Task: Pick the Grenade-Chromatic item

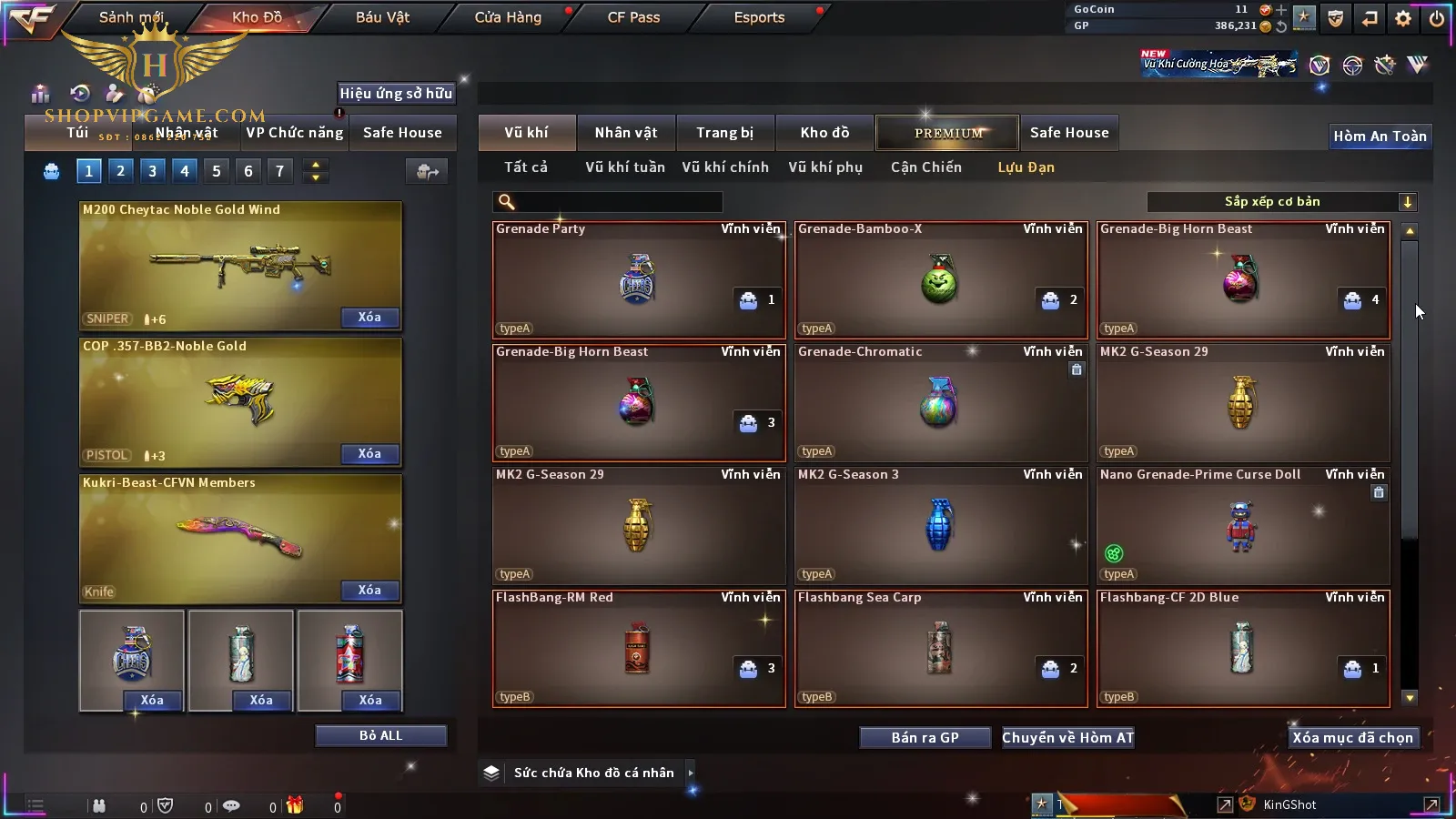Action: pos(940,403)
